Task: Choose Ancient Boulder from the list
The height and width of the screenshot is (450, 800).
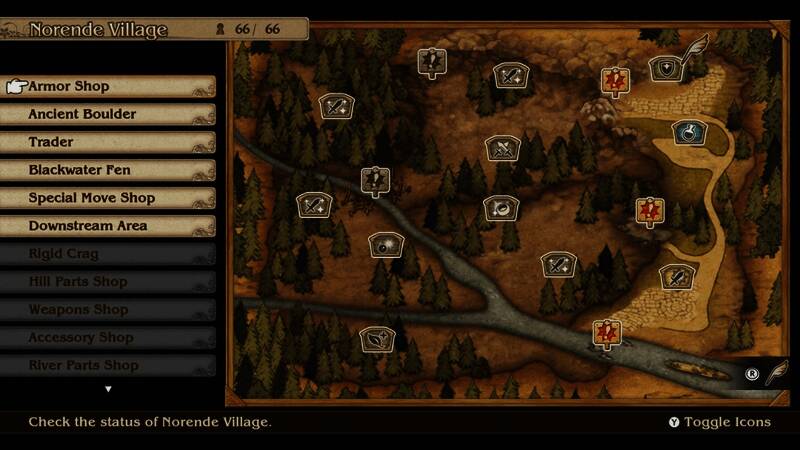Action: [110, 114]
